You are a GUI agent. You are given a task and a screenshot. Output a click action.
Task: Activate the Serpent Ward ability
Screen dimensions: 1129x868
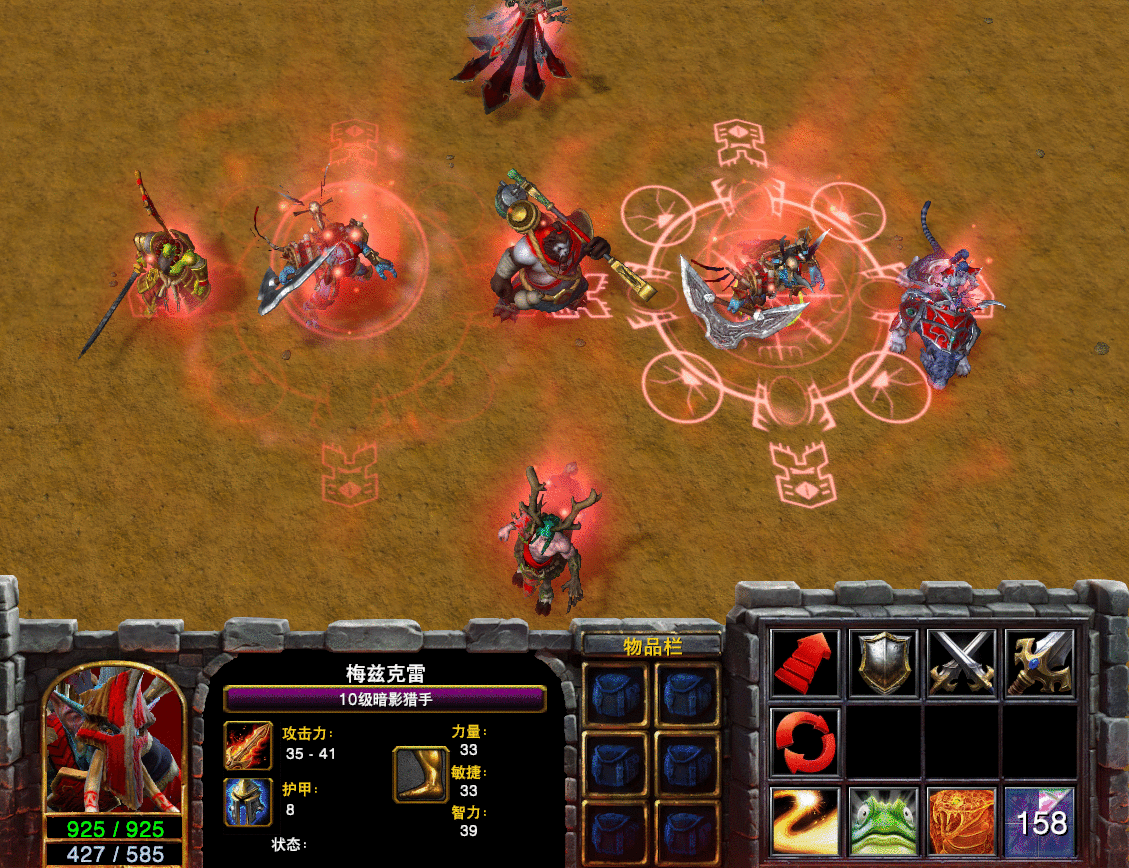pyautogui.click(x=961, y=821)
